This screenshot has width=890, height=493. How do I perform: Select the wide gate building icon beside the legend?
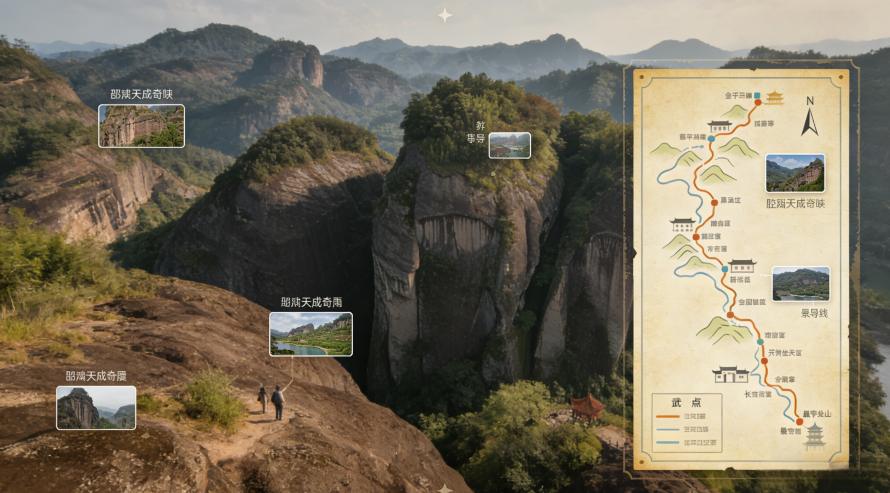pyautogui.click(x=730, y=375)
